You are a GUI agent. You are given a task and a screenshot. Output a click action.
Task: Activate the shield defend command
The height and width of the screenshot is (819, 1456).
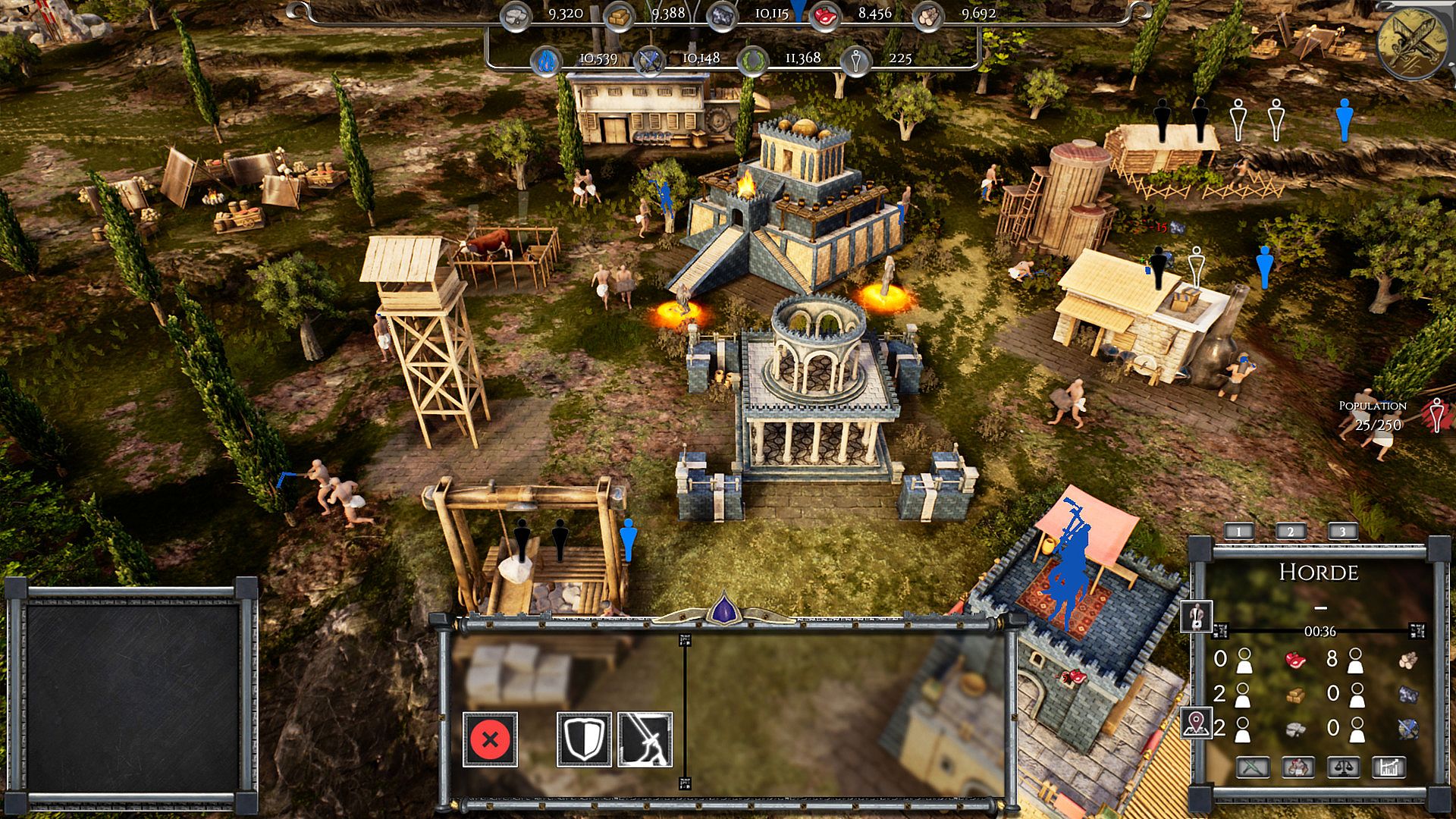pyautogui.click(x=584, y=739)
